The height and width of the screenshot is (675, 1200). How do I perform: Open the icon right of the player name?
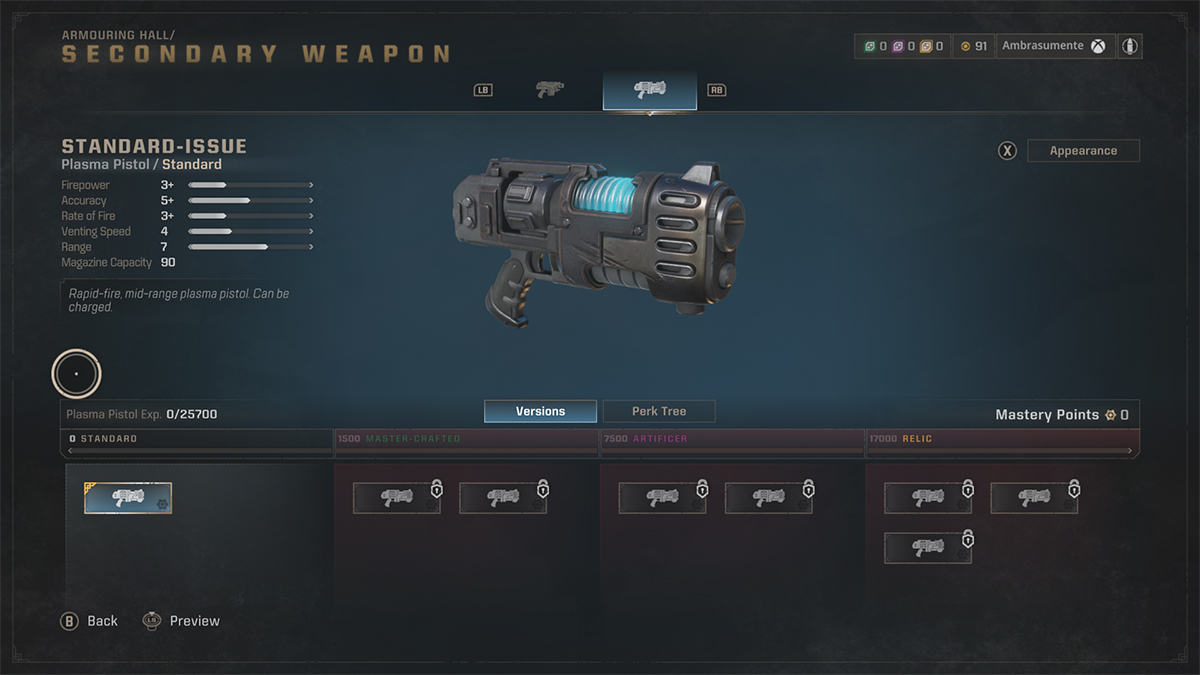[1129, 46]
